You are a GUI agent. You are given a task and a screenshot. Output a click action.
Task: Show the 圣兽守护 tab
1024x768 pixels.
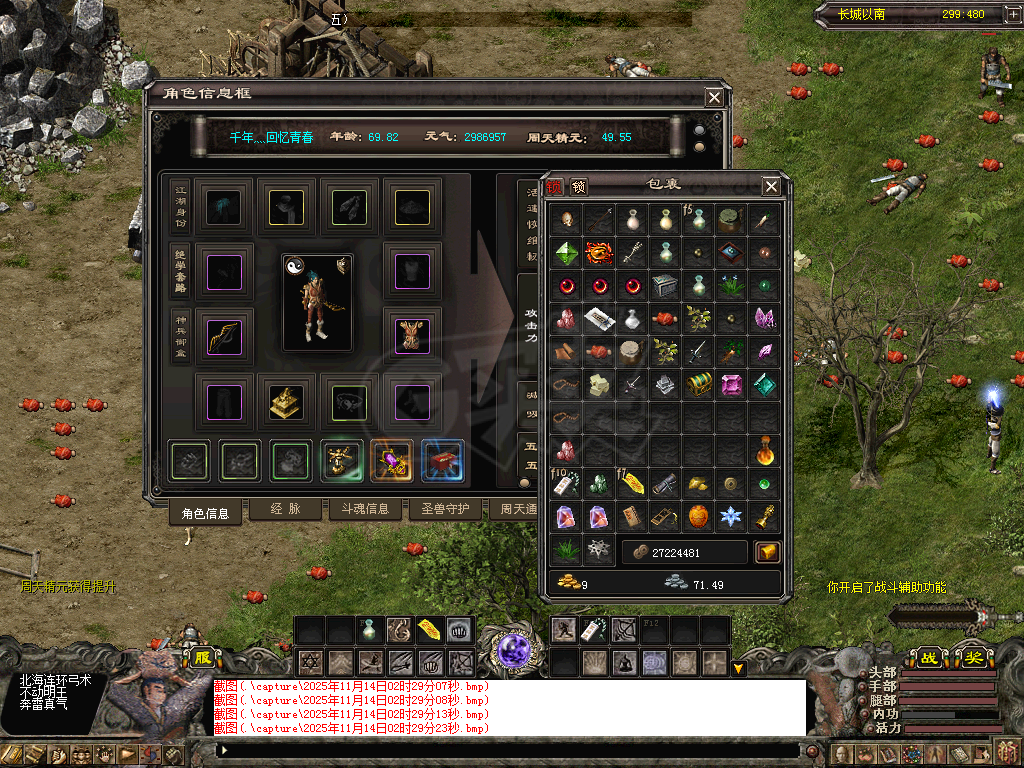445,509
